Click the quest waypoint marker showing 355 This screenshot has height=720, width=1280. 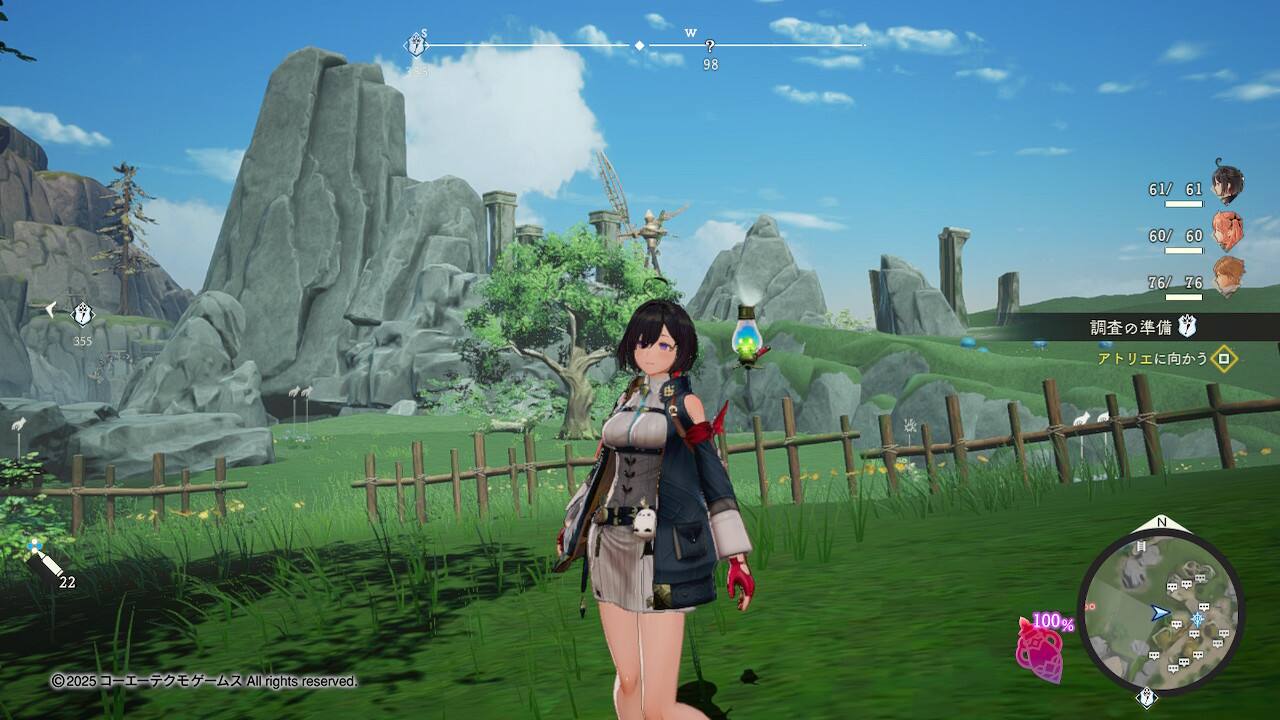point(82,314)
